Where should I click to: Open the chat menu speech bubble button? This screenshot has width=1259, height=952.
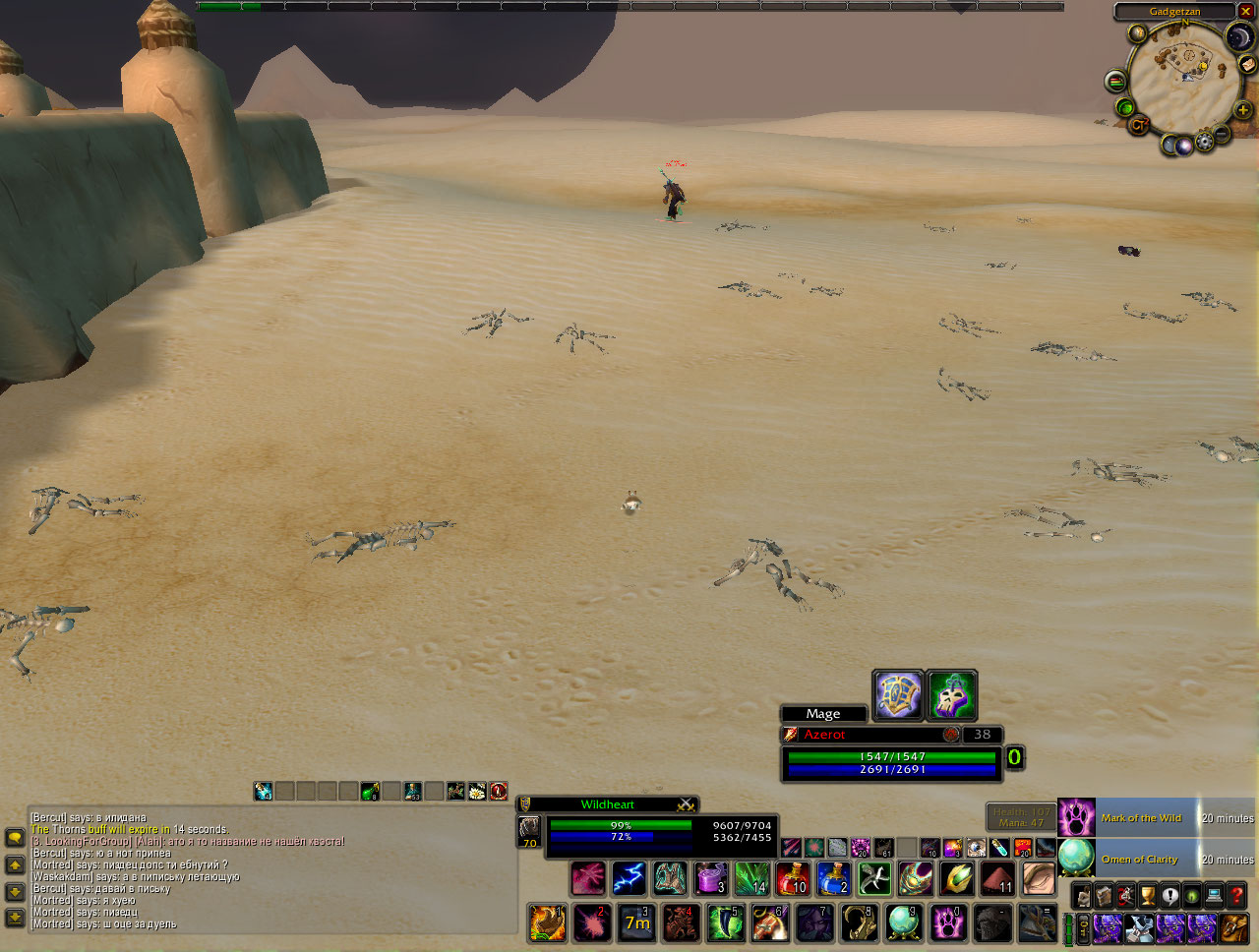click(x=15, y=838)
